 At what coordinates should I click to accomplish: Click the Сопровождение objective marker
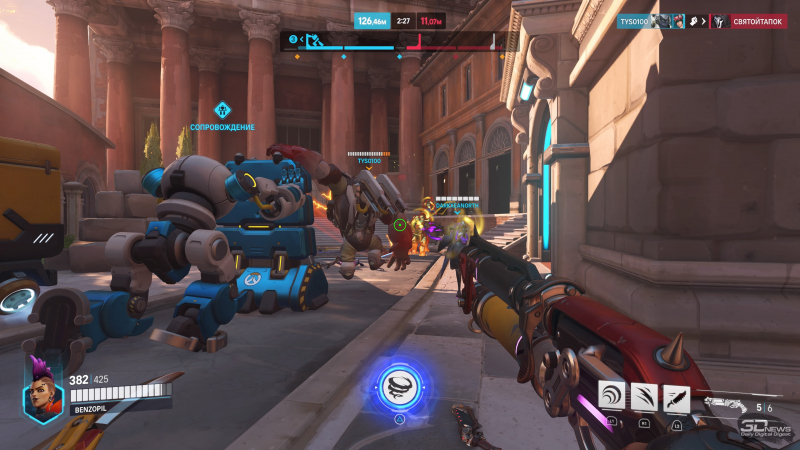tap(223, 108)
